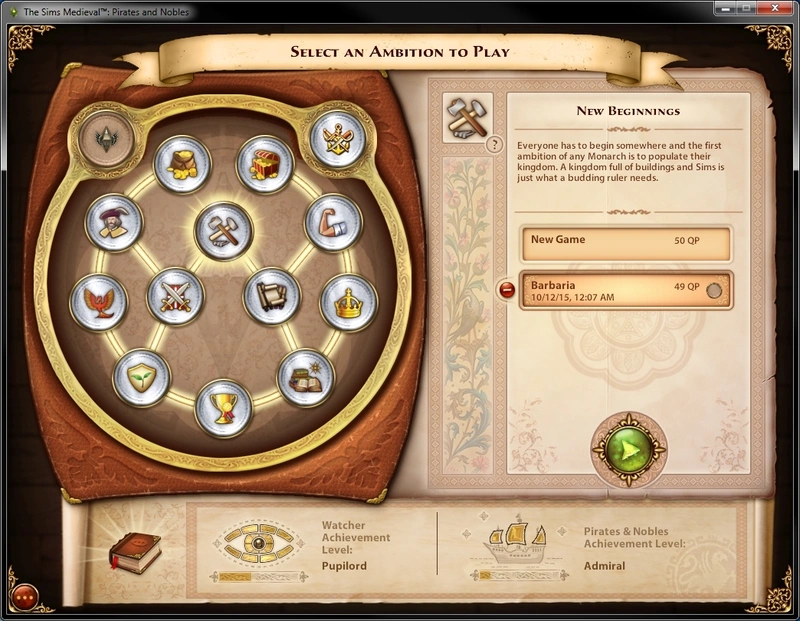Viewport: 800px width, 621px height.
Task: Open the red achievements book
Action: pyautogui.click(x=132, y=549)
